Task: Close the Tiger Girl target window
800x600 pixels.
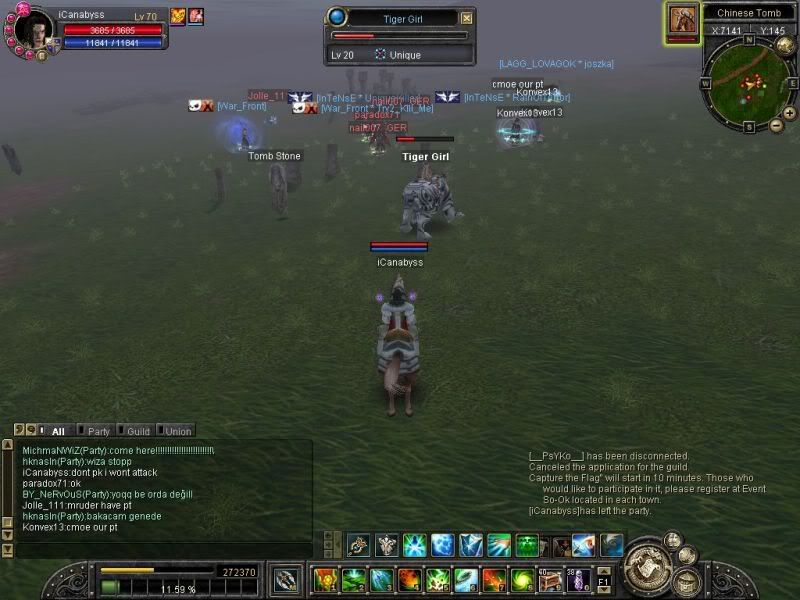Action: click(x=466, y=18)
